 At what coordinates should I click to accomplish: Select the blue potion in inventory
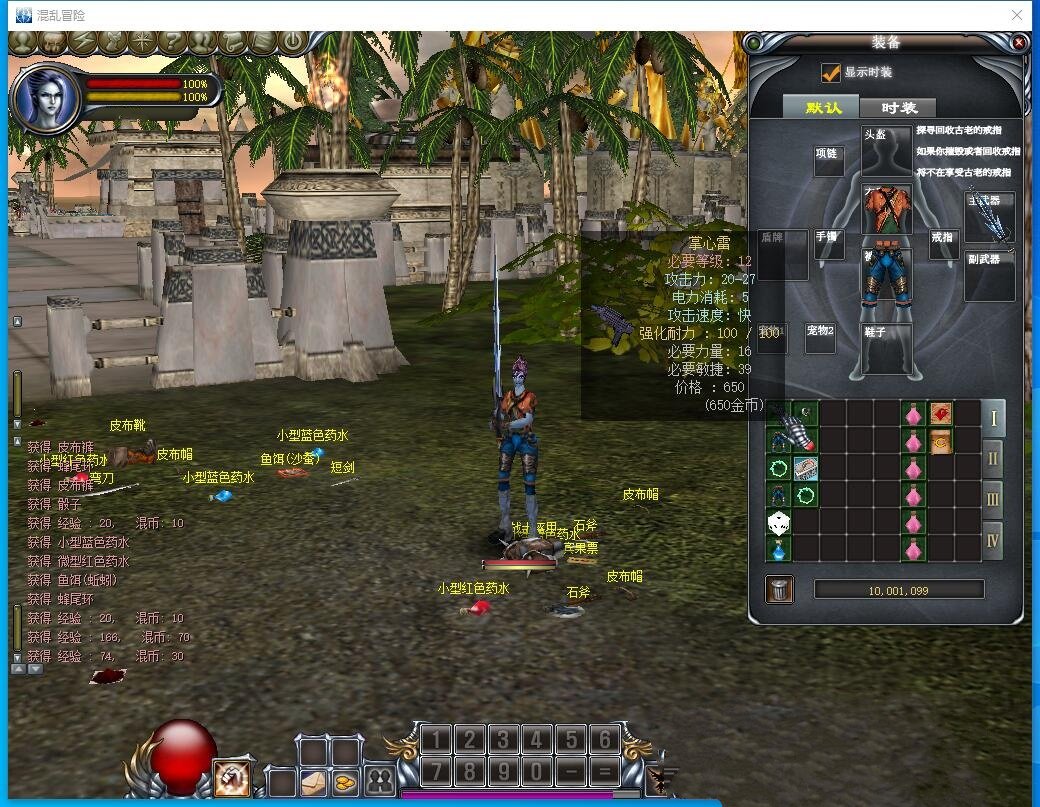[779, 549]
